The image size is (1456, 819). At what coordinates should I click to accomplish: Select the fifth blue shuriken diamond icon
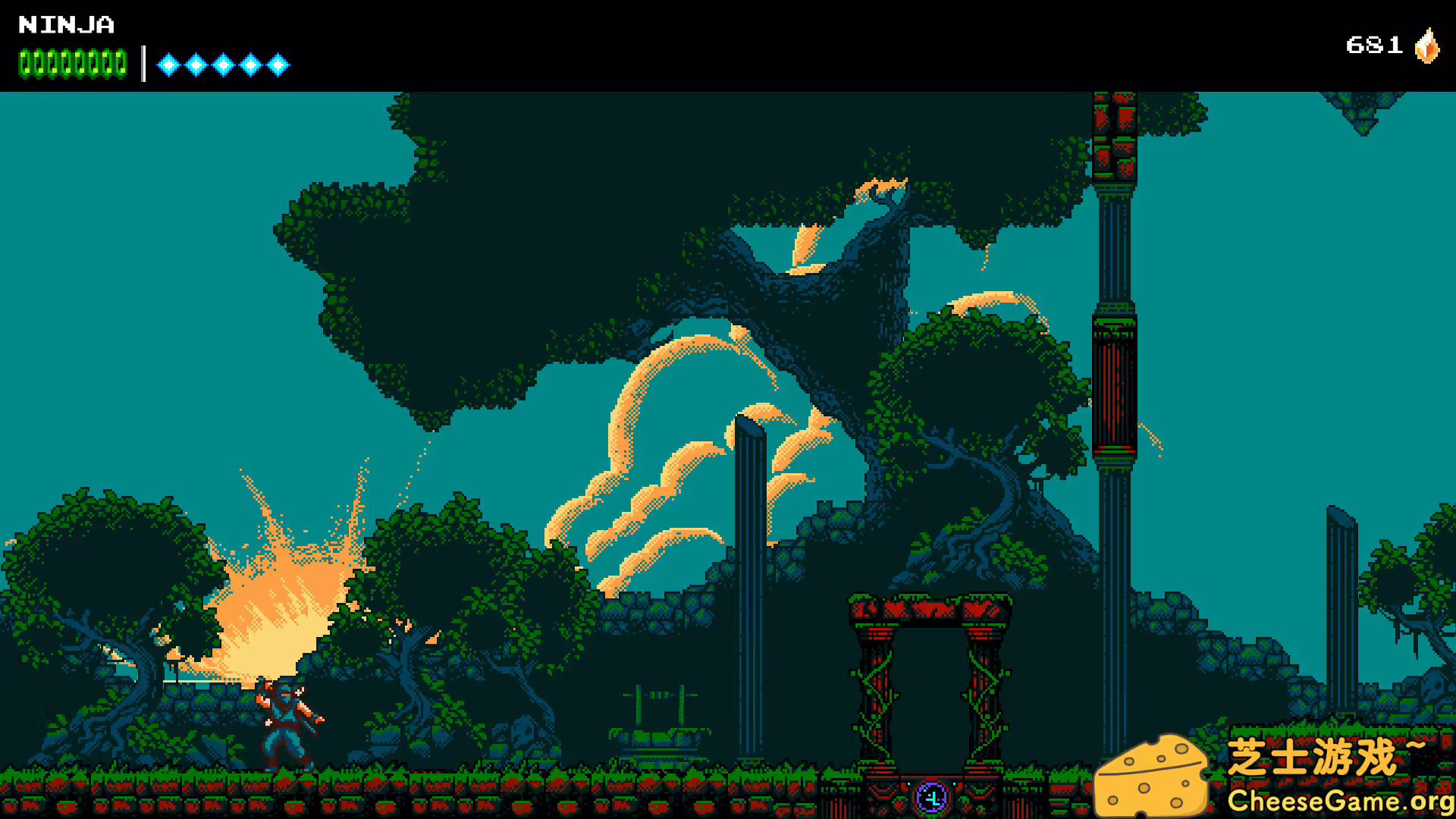click(280, 64)
